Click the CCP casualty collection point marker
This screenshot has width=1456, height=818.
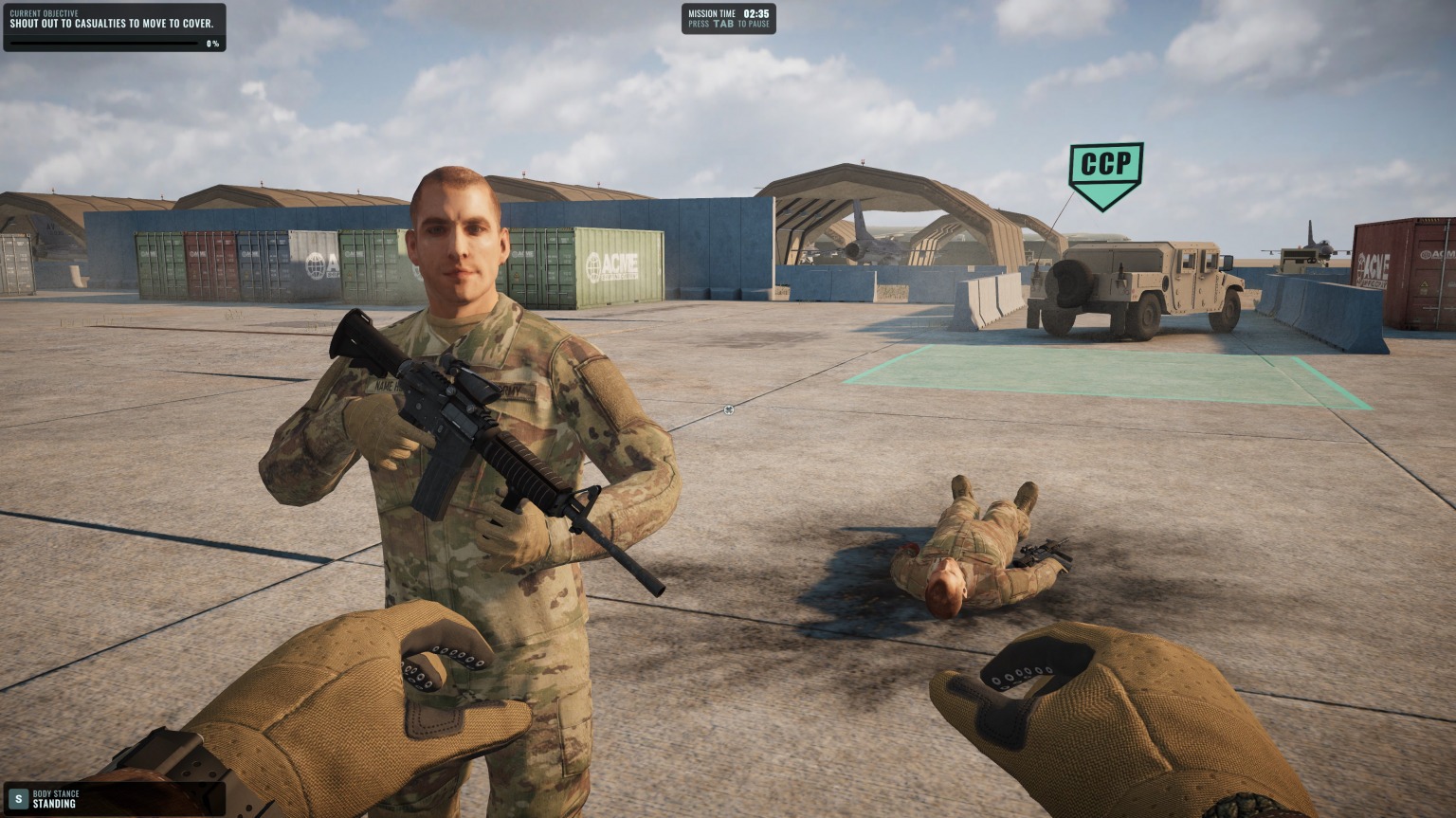pyautogui.click(x=1105, y=171)
